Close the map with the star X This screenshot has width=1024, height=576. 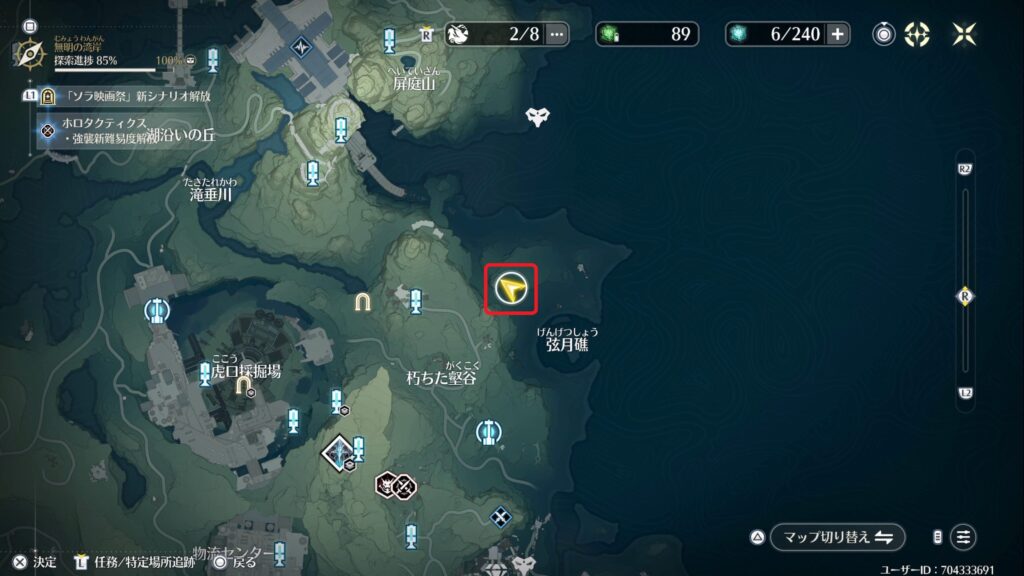pos(964,34)
